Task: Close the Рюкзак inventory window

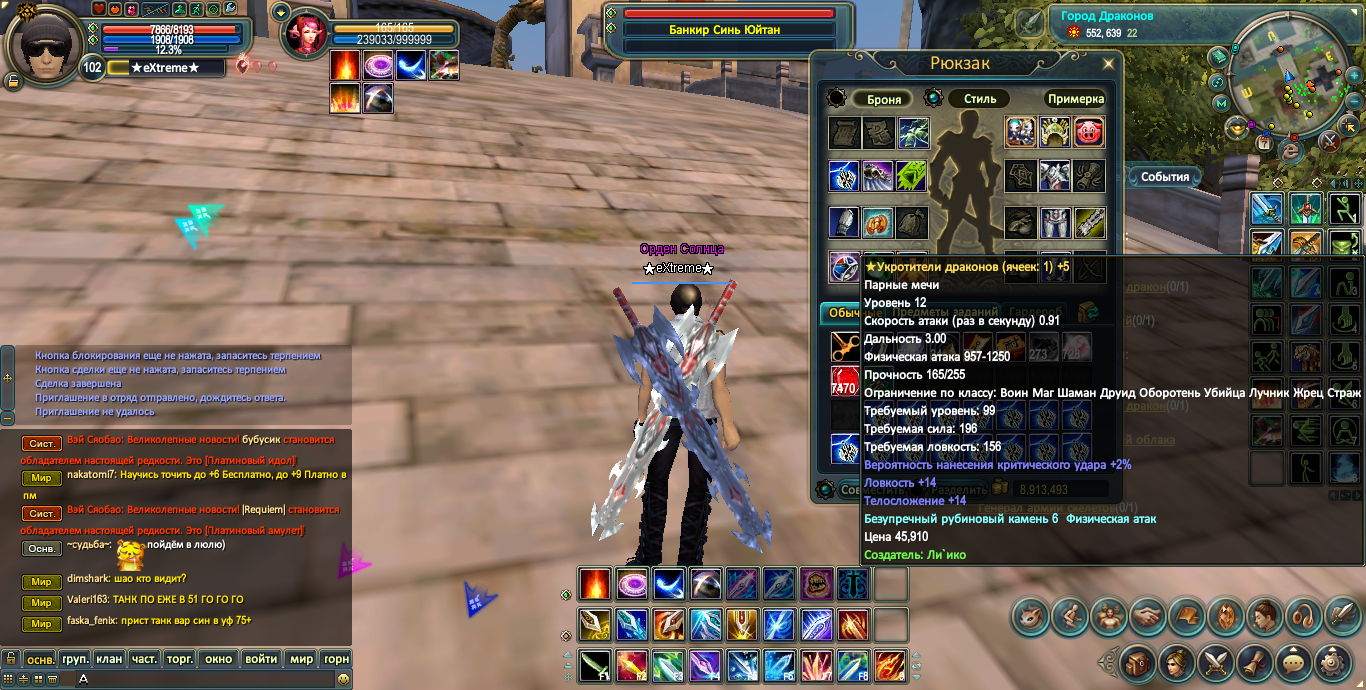Action: [x=1108, y=64]
